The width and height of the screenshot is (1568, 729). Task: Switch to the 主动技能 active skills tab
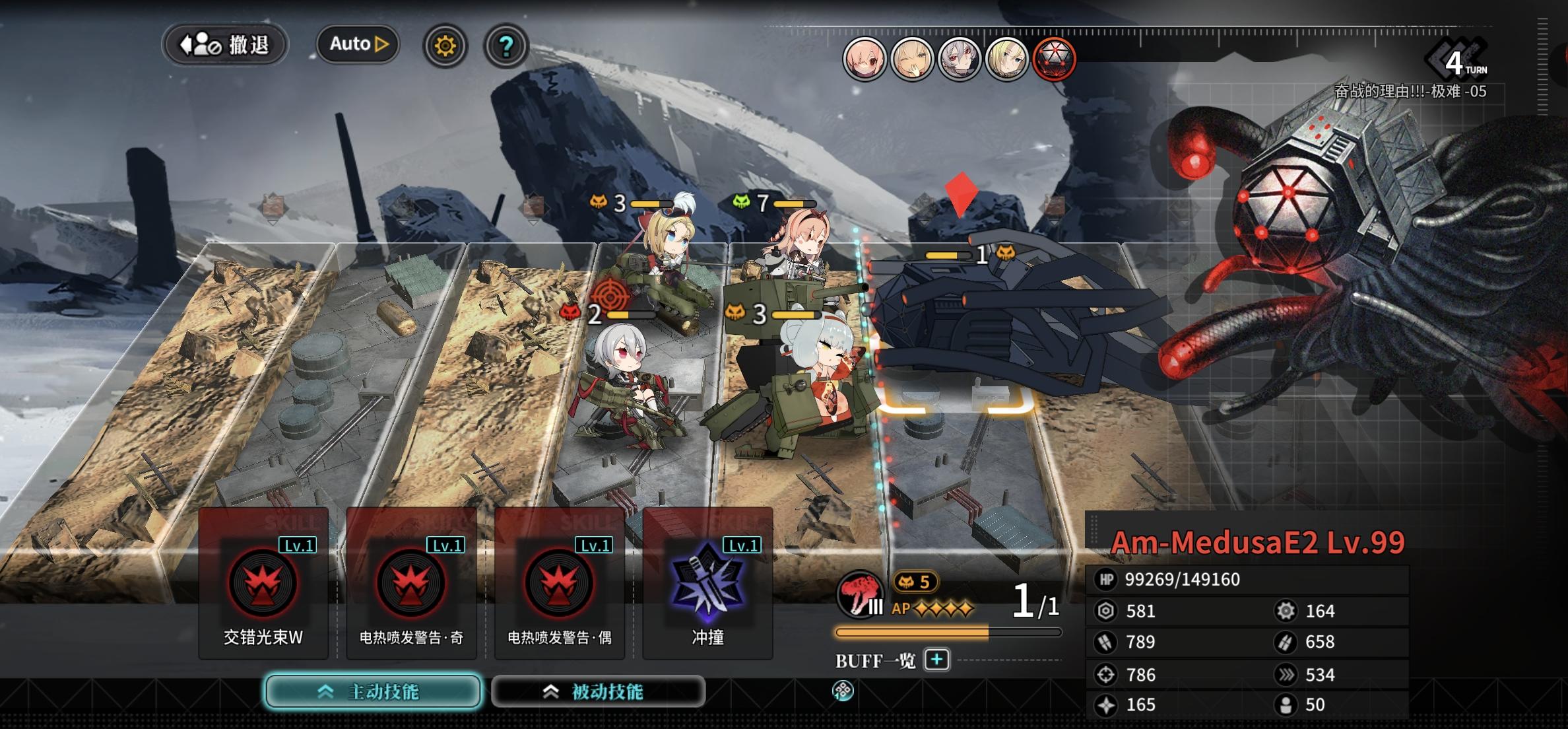373,691
